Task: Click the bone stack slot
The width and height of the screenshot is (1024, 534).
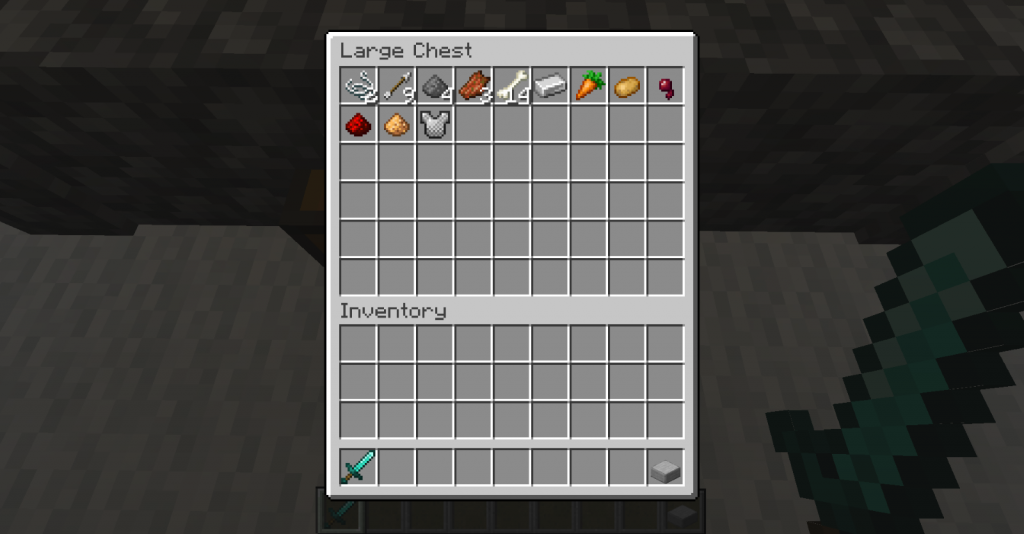Action: tap(512, 86)
